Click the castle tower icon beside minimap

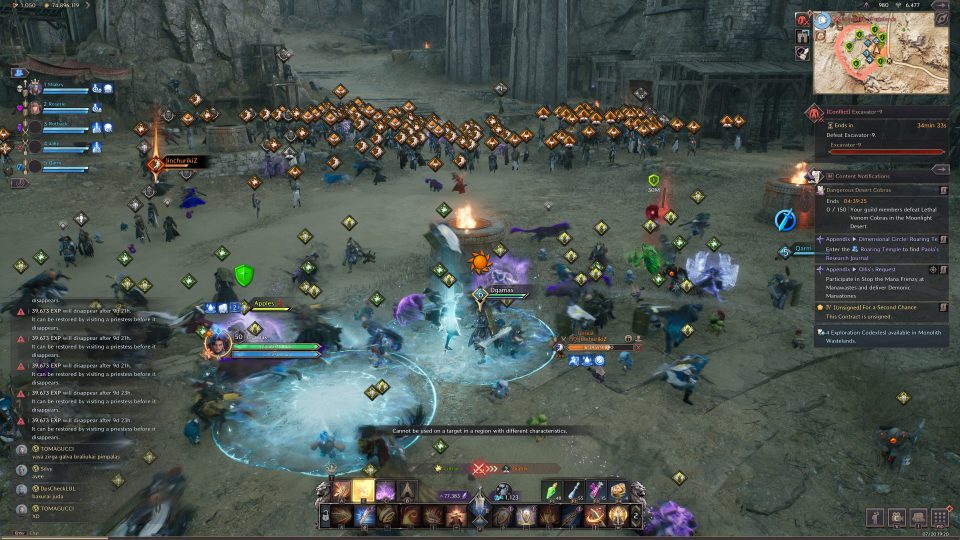[802, 37]
